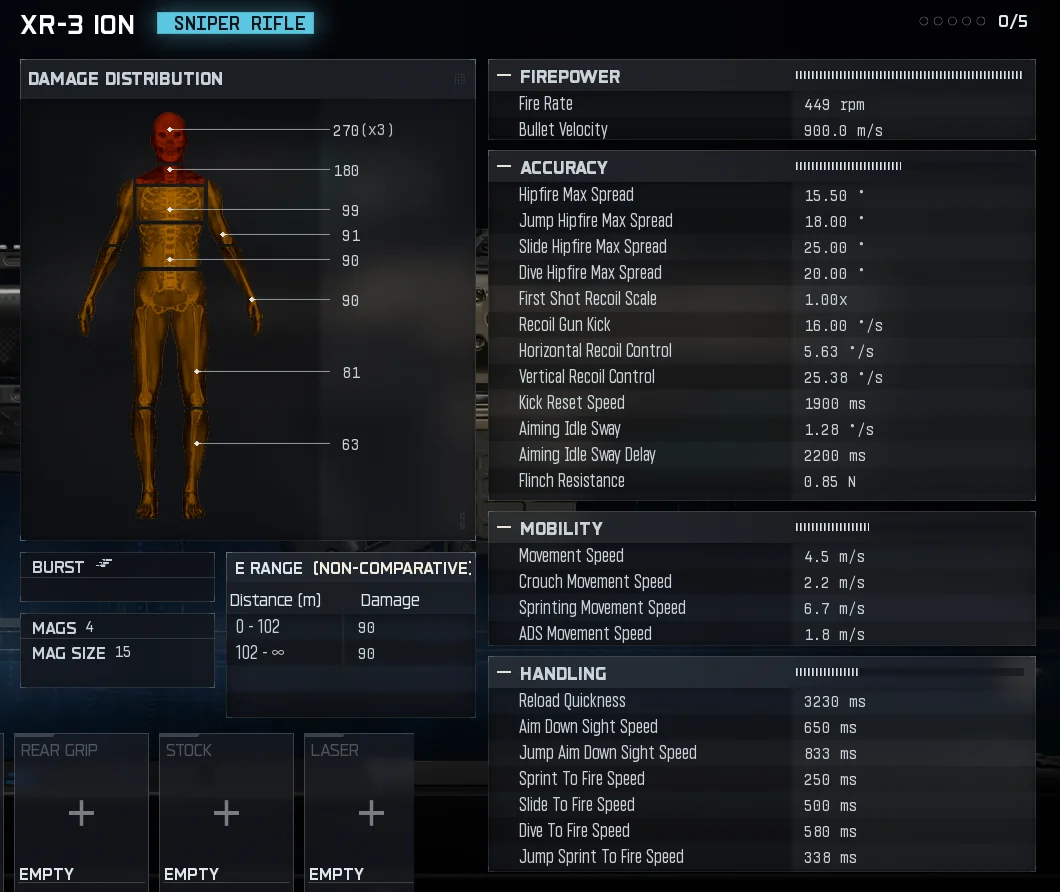
Task: Collapse the Mobility stats section
Action: 504,528
